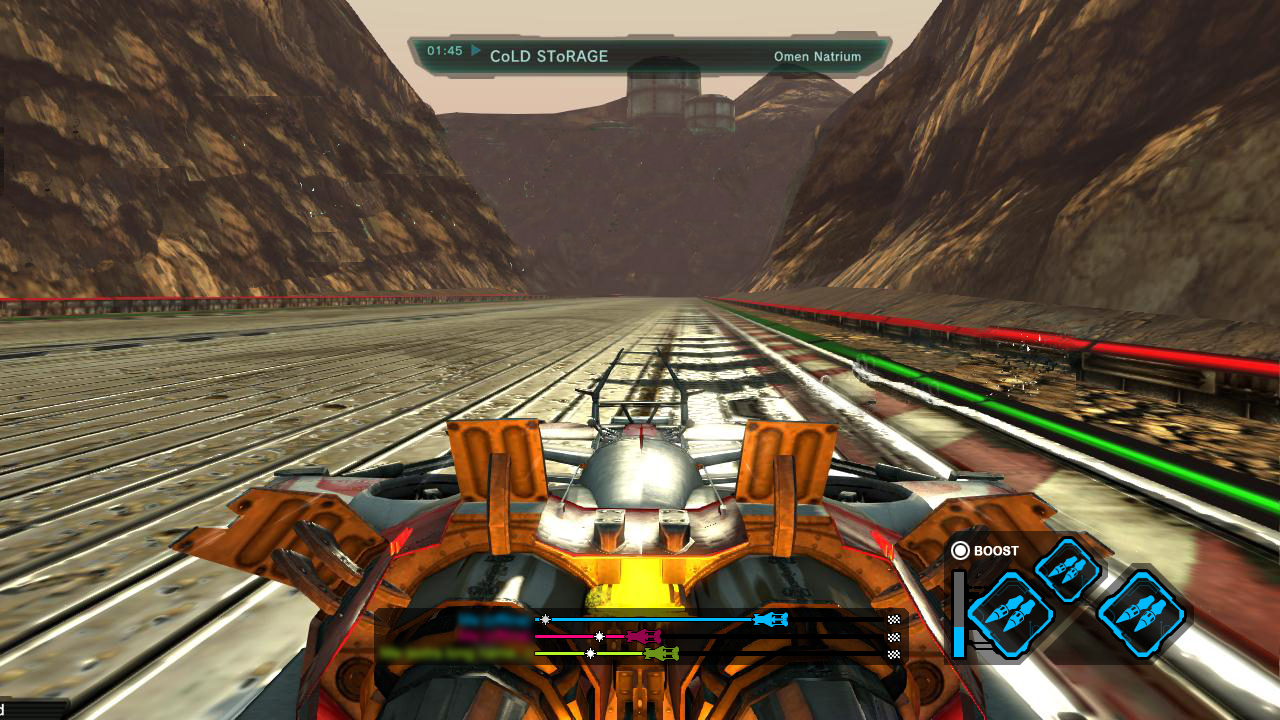Select the blue ship marker on progress tracker

tap(770, 620)
